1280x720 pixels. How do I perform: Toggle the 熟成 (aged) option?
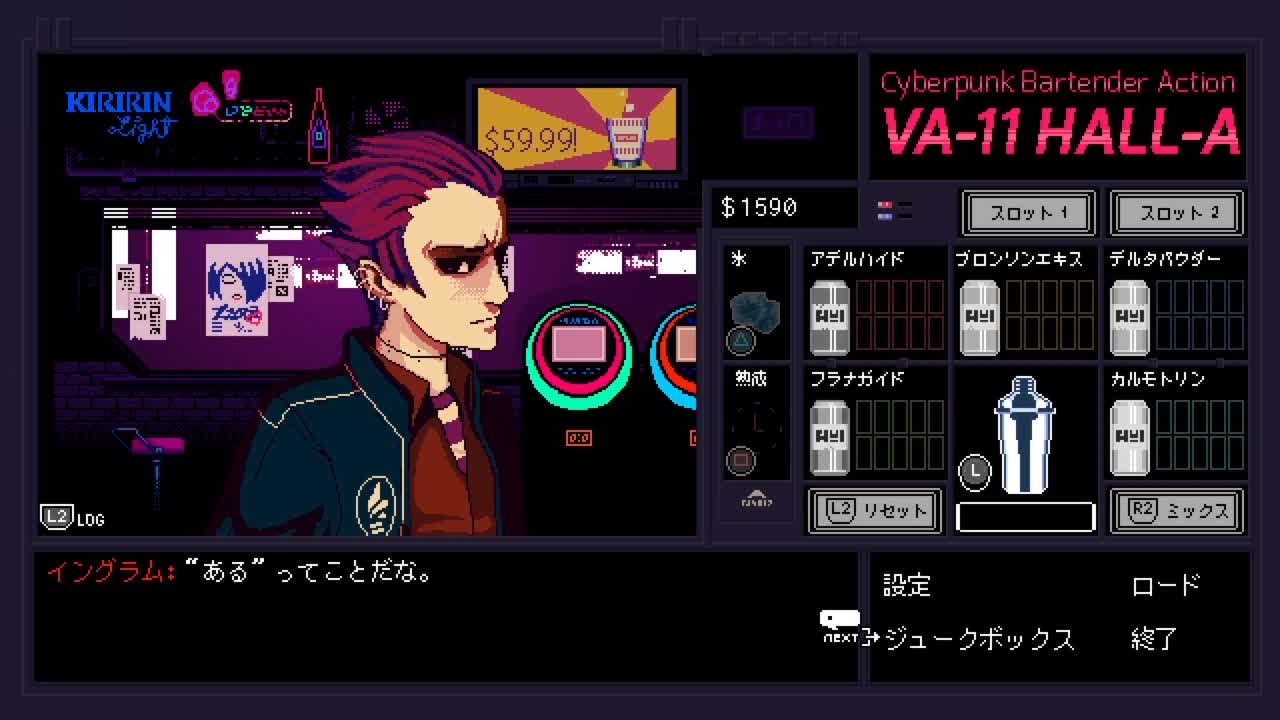pyautogui.click(x=755, y=424)
